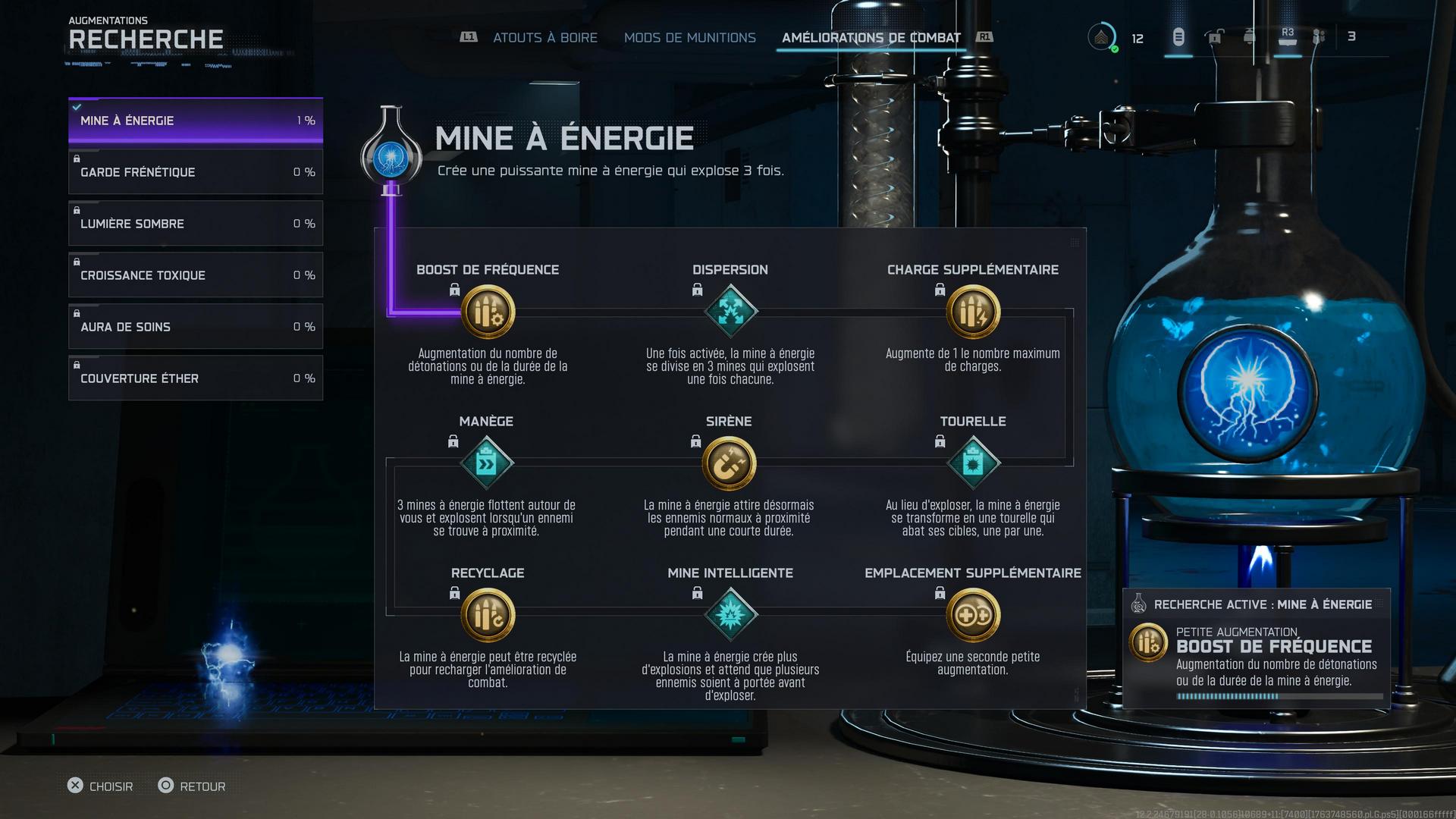Choose Mine à Énergie in the list
The width and height of the screenshot is (1456, 819).
[x=196, y=121]
